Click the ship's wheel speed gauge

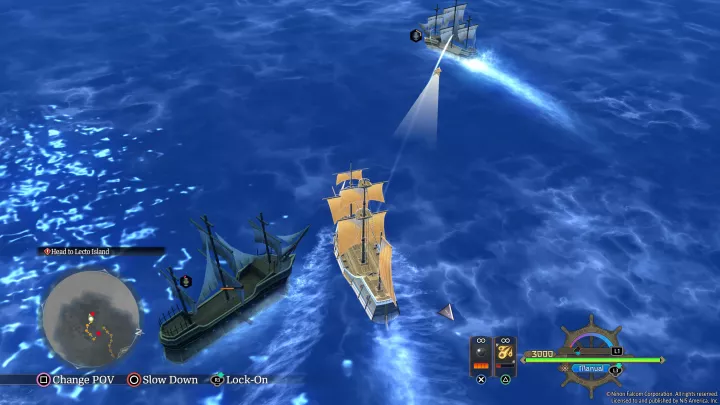[590, 342]
